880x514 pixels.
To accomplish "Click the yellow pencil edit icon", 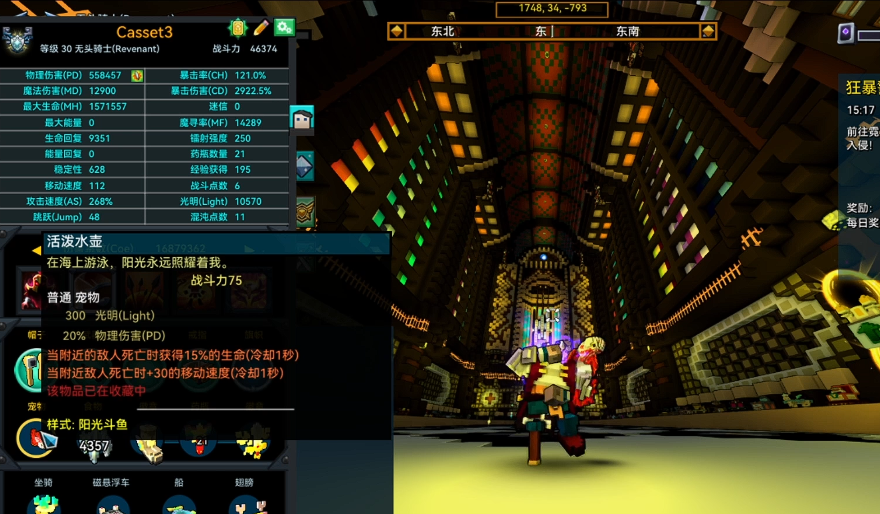I will pyautogui.click(x=261, y=29).
